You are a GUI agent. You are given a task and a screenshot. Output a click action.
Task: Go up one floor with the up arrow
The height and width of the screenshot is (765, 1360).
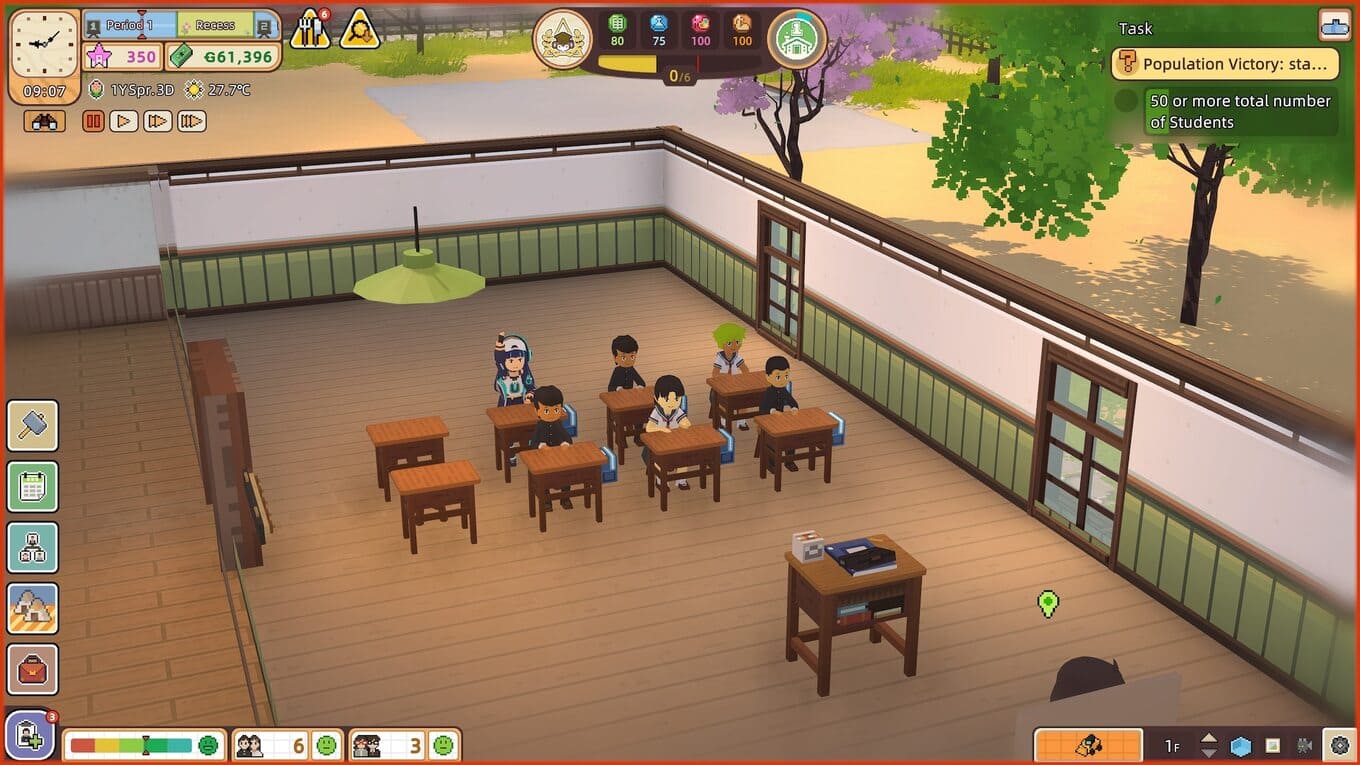coord(1209,739)
